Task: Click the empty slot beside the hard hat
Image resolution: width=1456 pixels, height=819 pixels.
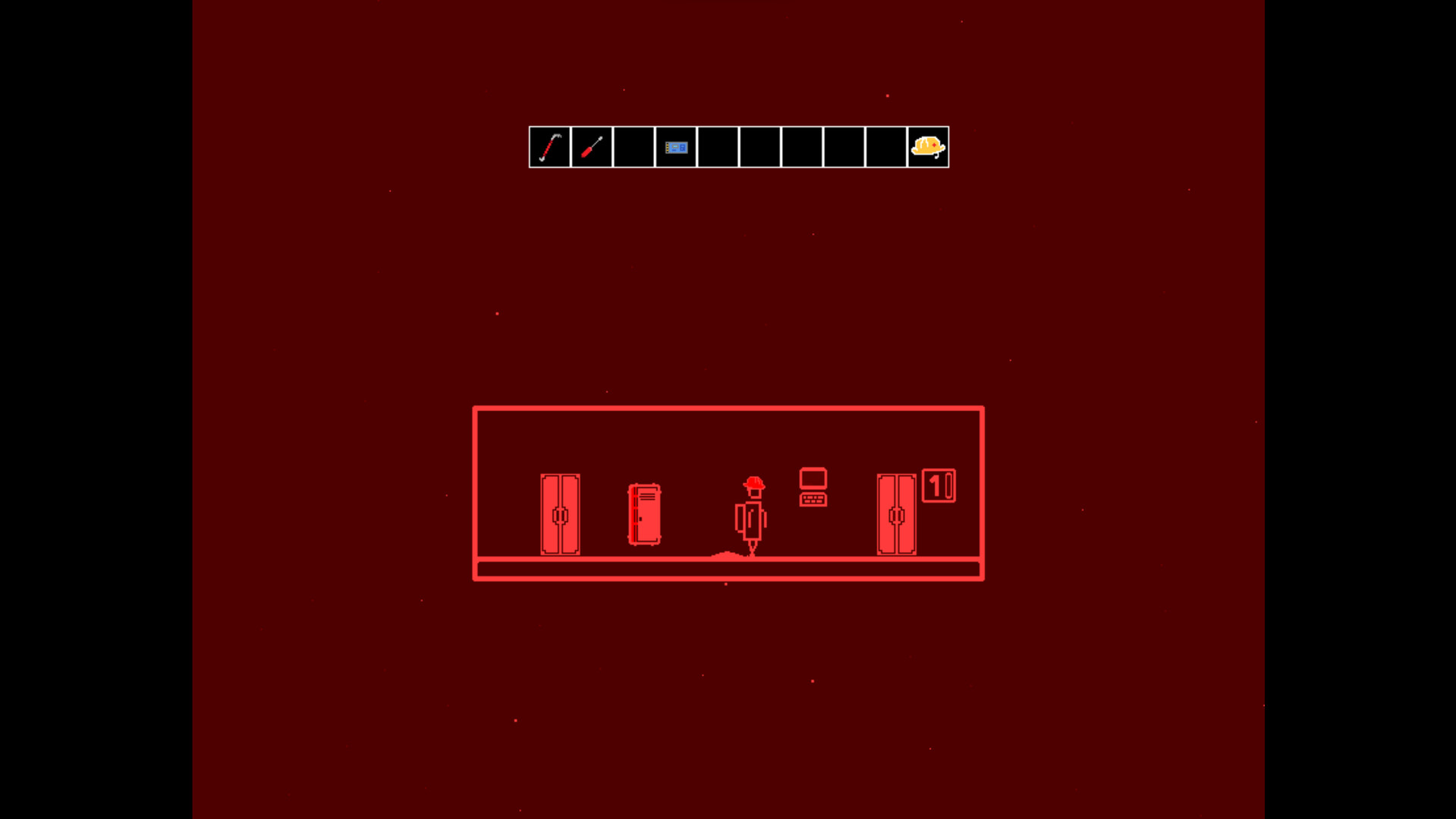Action: point(885,147)
